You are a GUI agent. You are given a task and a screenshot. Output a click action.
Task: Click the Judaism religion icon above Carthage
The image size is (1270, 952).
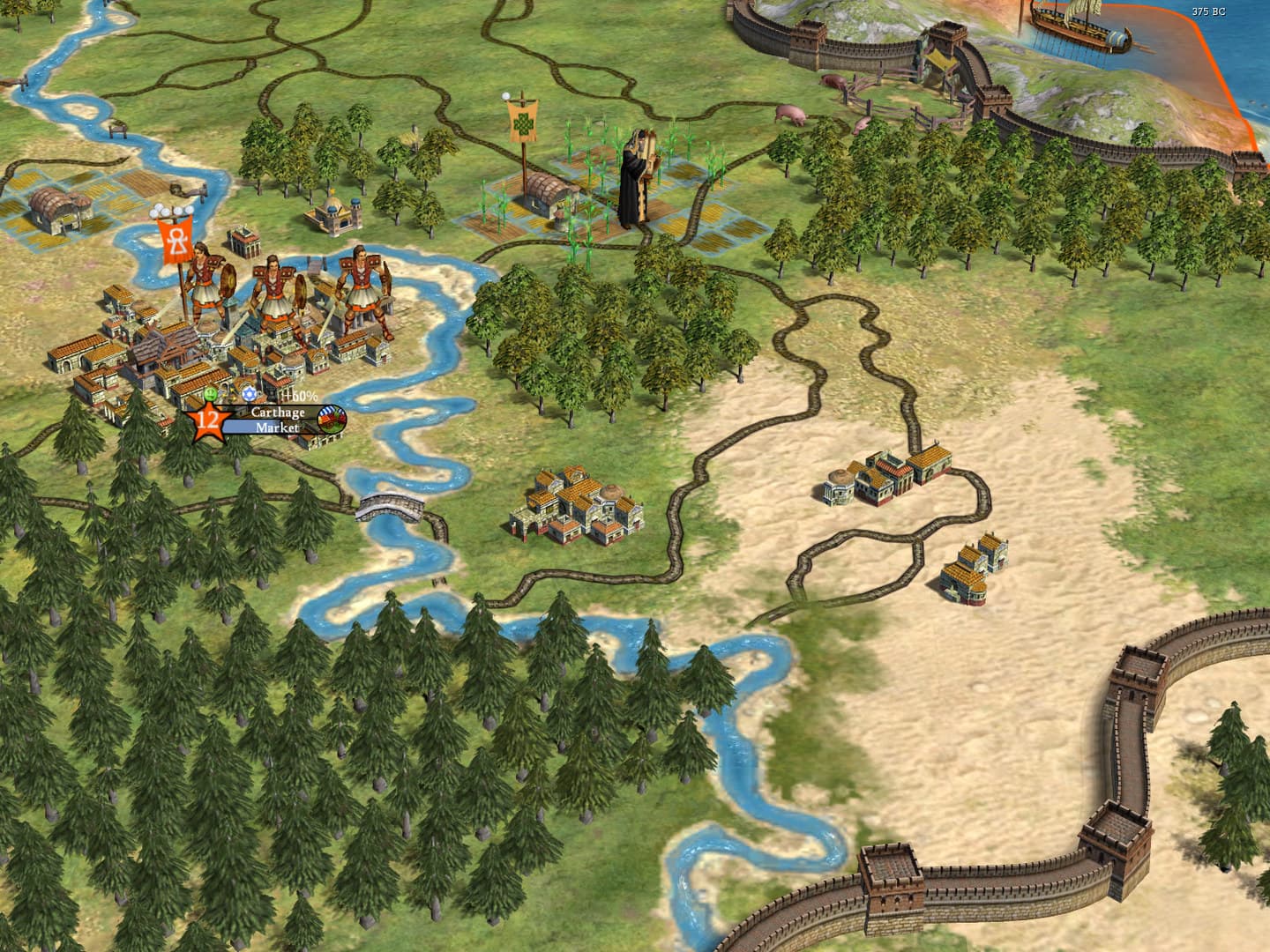[x=249, y=393]
